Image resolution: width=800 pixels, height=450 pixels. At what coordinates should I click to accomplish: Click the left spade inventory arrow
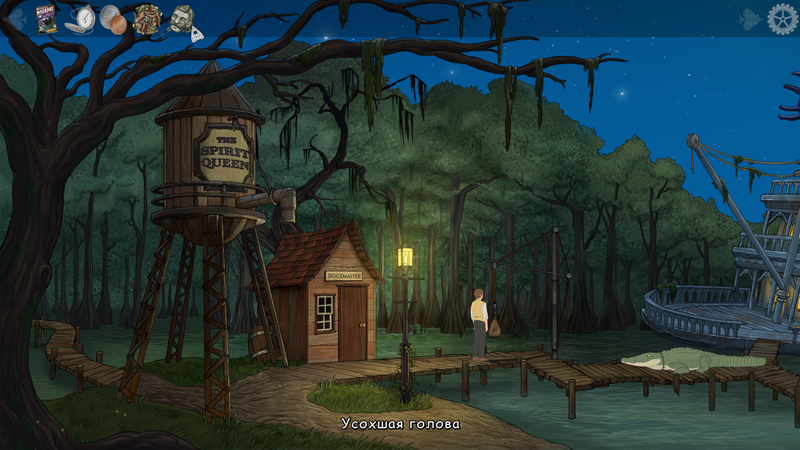click(x=17, y=20)
